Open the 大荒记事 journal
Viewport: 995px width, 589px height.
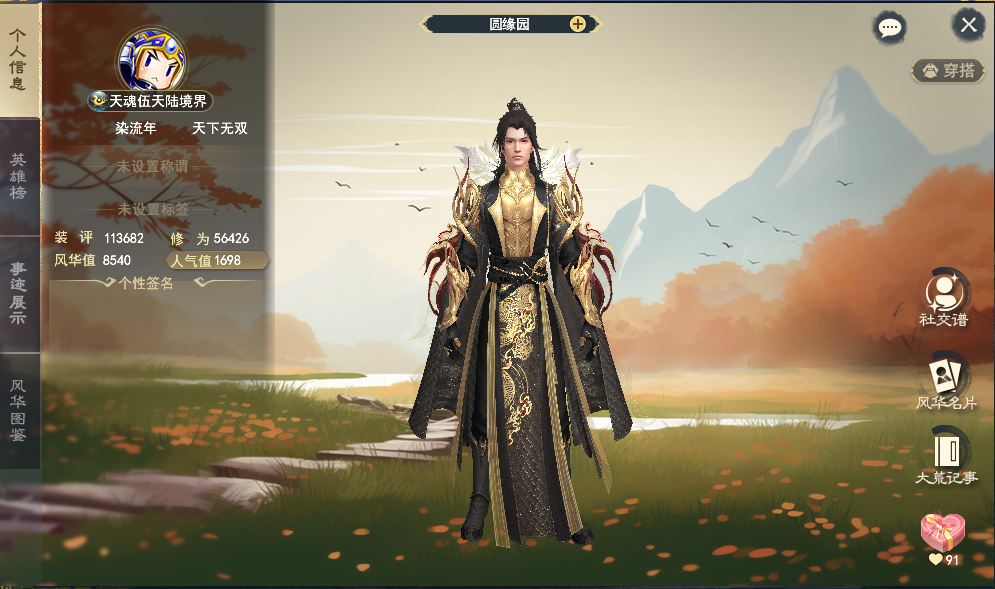coord(945,457)
